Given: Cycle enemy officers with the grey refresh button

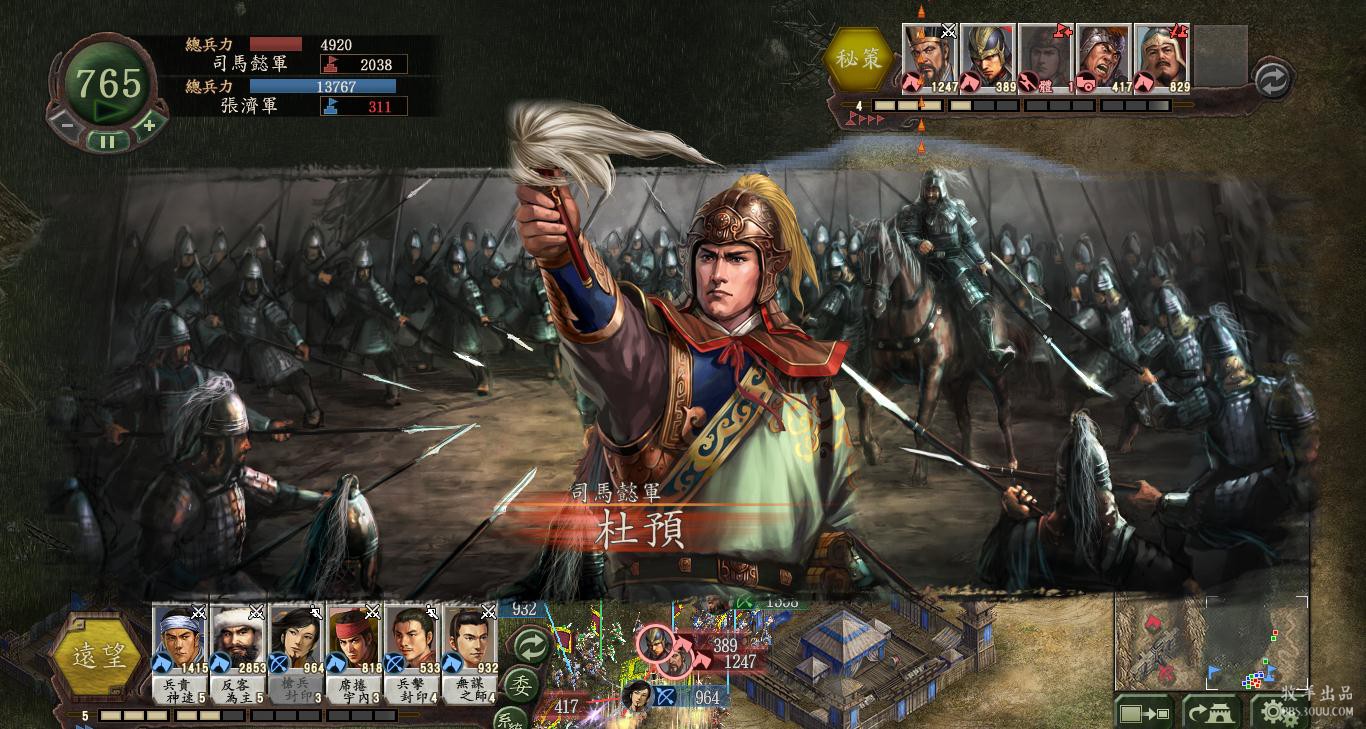Looking at the screenshot, I should click(x=1272, y=80).
